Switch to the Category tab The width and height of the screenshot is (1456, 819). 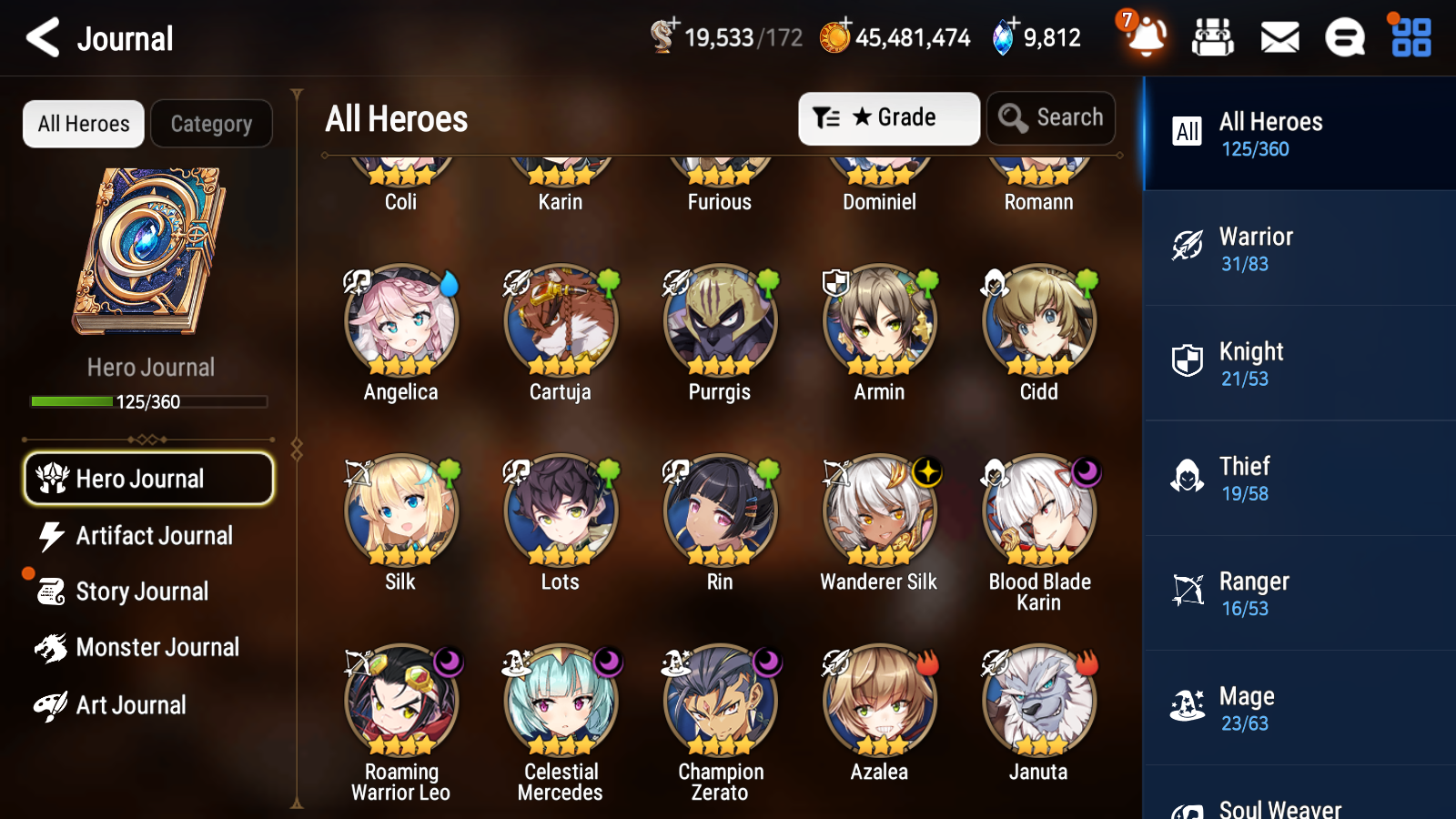211,124
